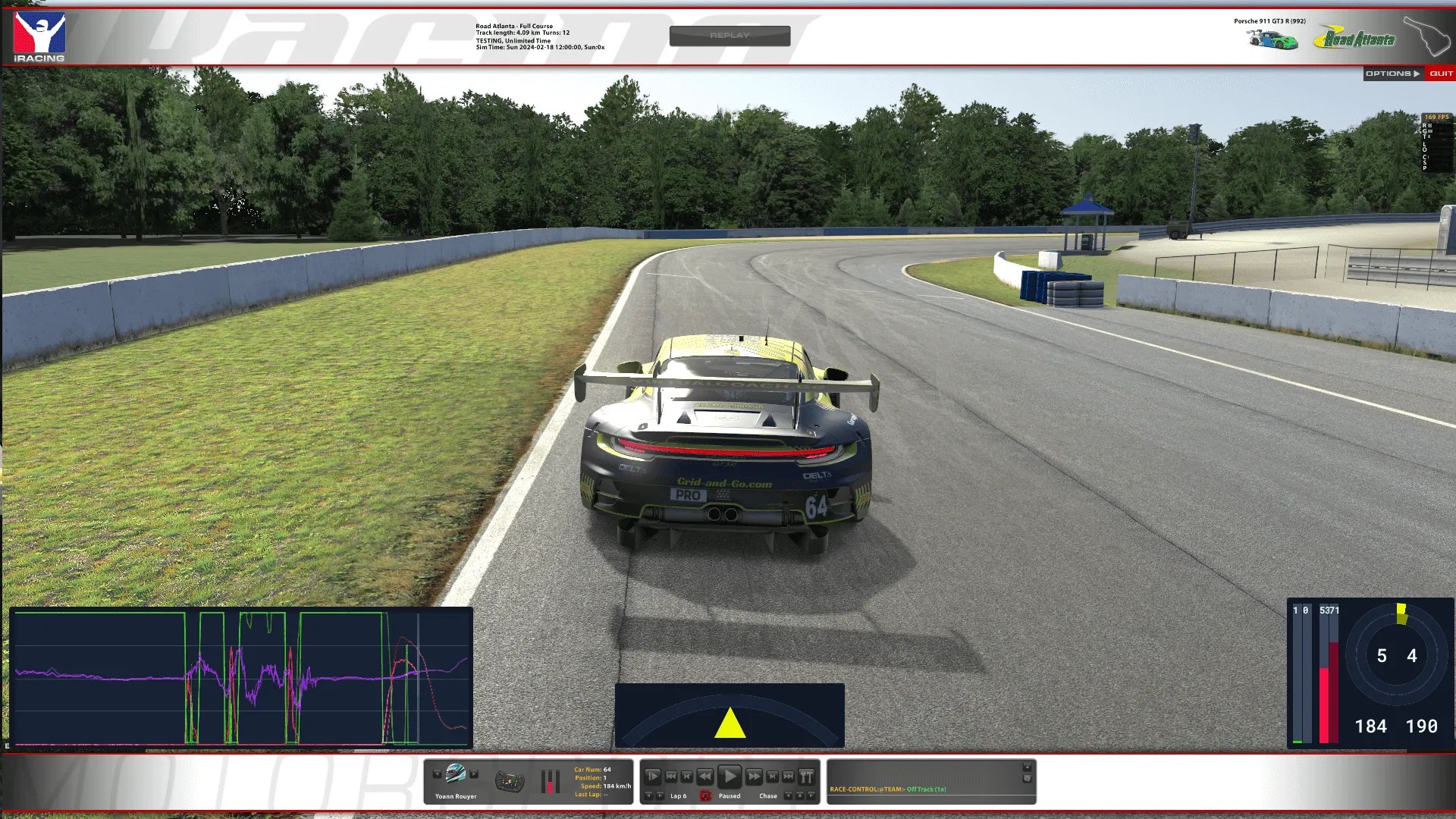The width and height of the screenshot is (1456, 819).
Task: Click the next-driver arrow beside the helmet
Action: [474, 773]
